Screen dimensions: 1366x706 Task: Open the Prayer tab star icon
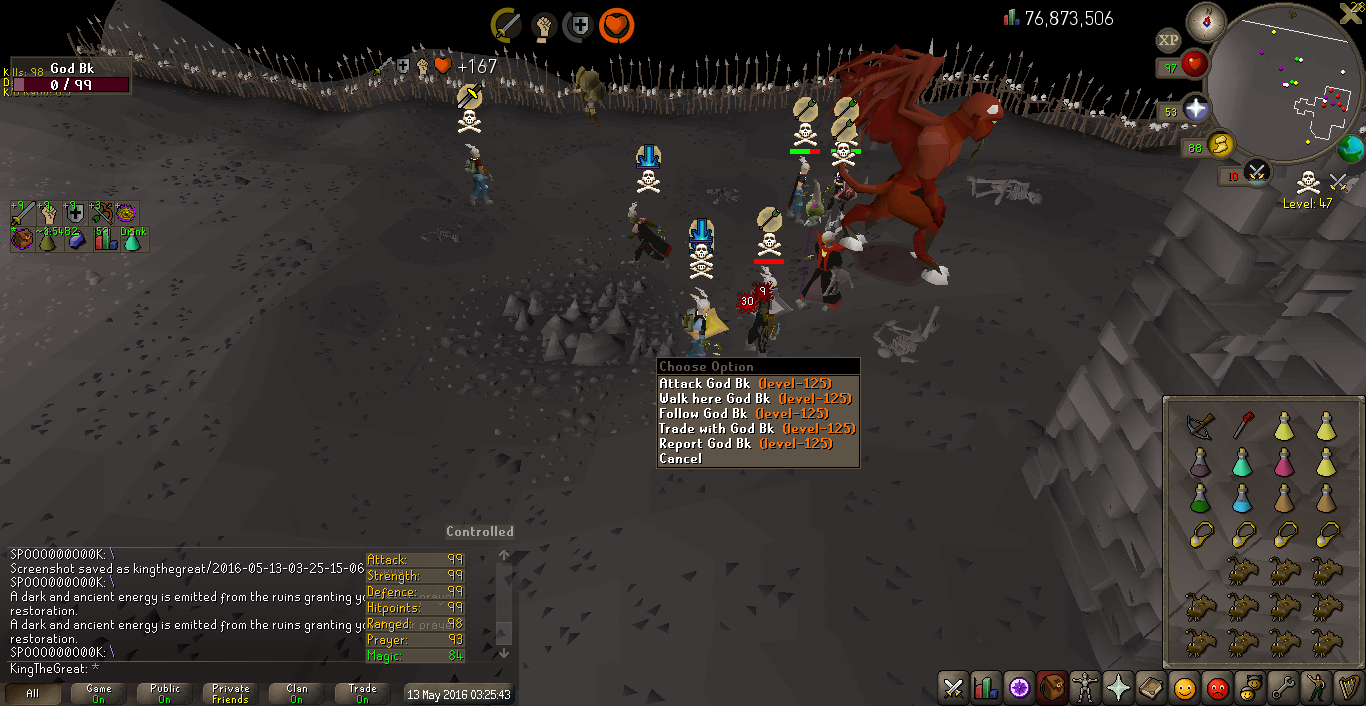click(x=1118, y=688)
